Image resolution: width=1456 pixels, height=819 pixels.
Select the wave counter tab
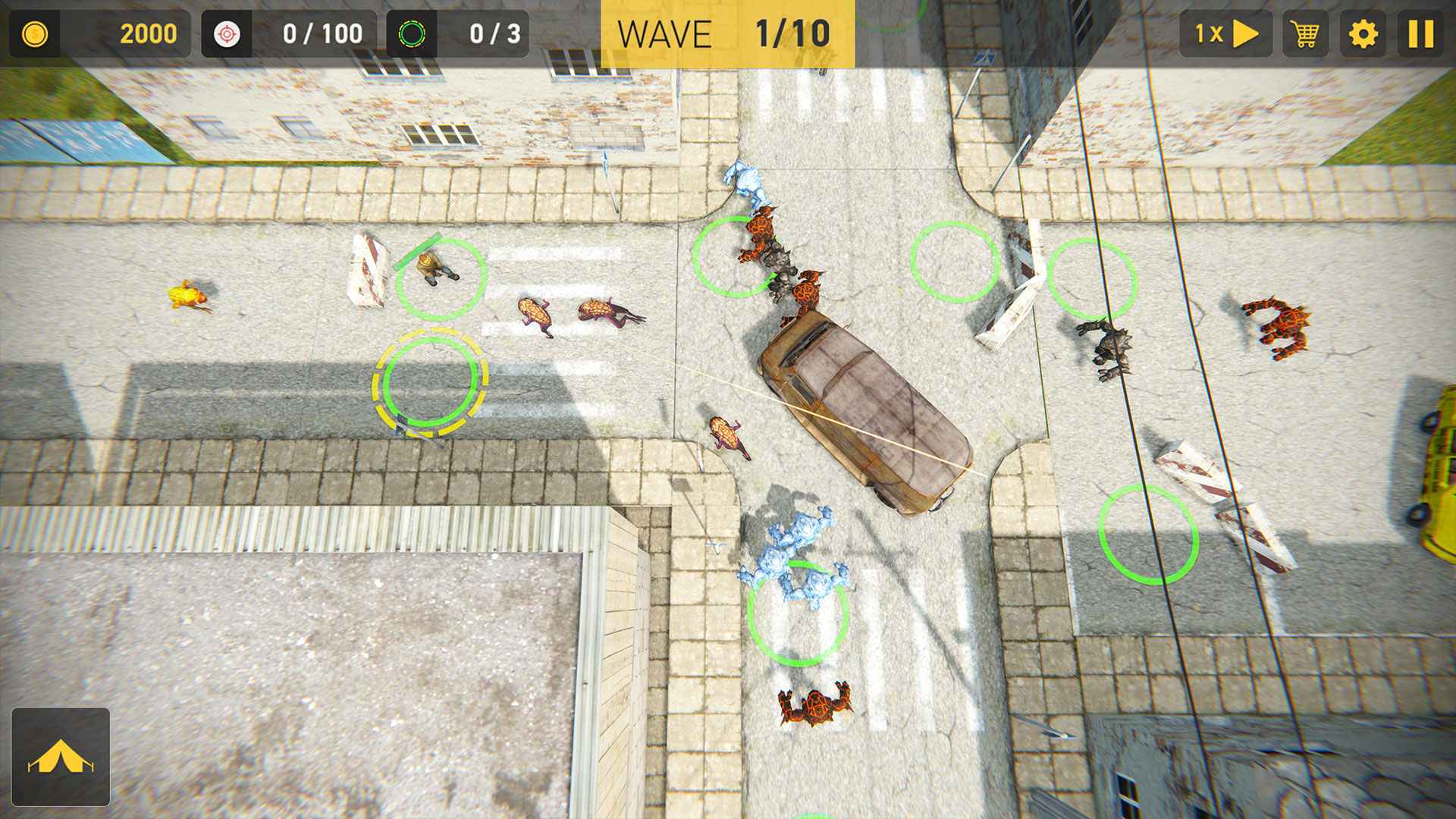[x=726, y=33]
